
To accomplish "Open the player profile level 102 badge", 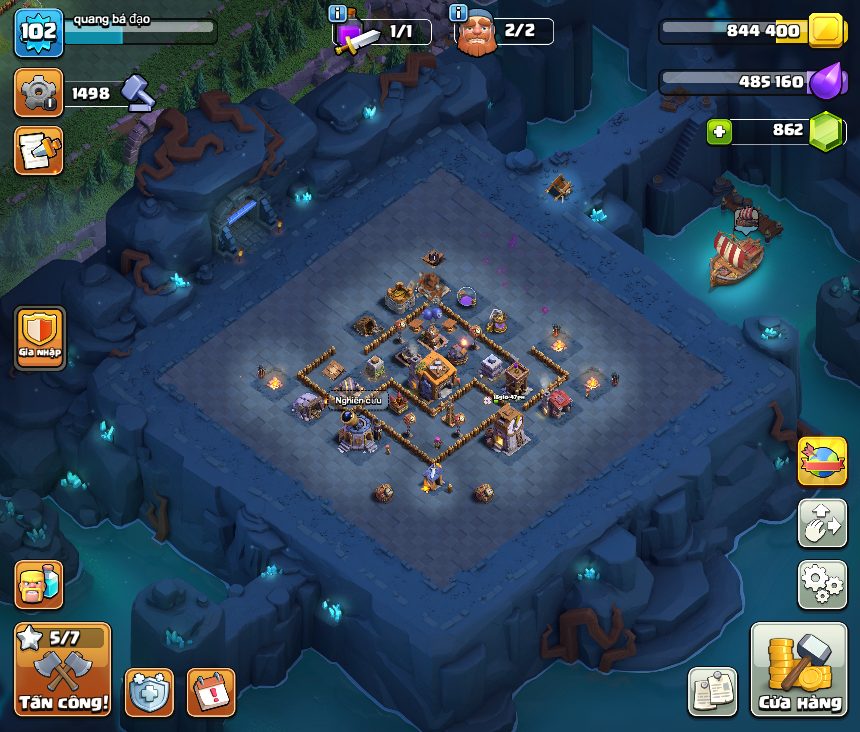I will point(39,33).
